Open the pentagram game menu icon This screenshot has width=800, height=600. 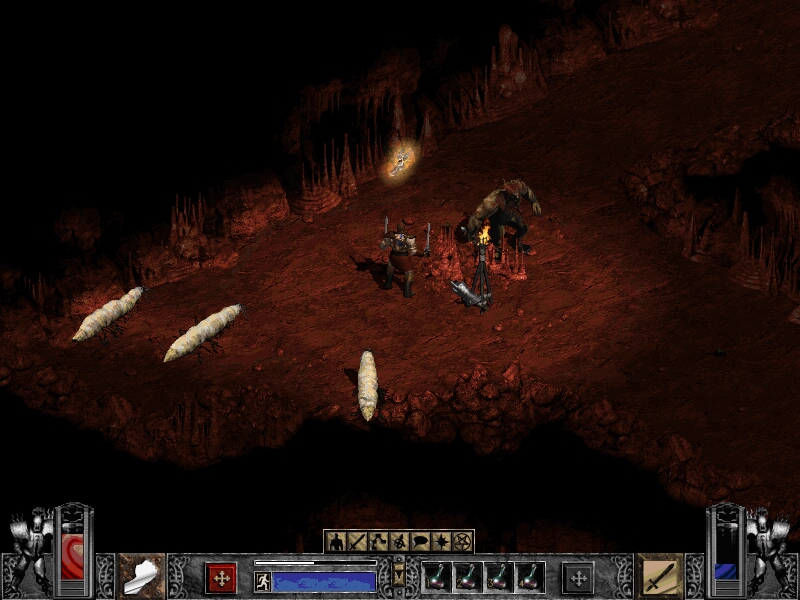pos(462,541)
